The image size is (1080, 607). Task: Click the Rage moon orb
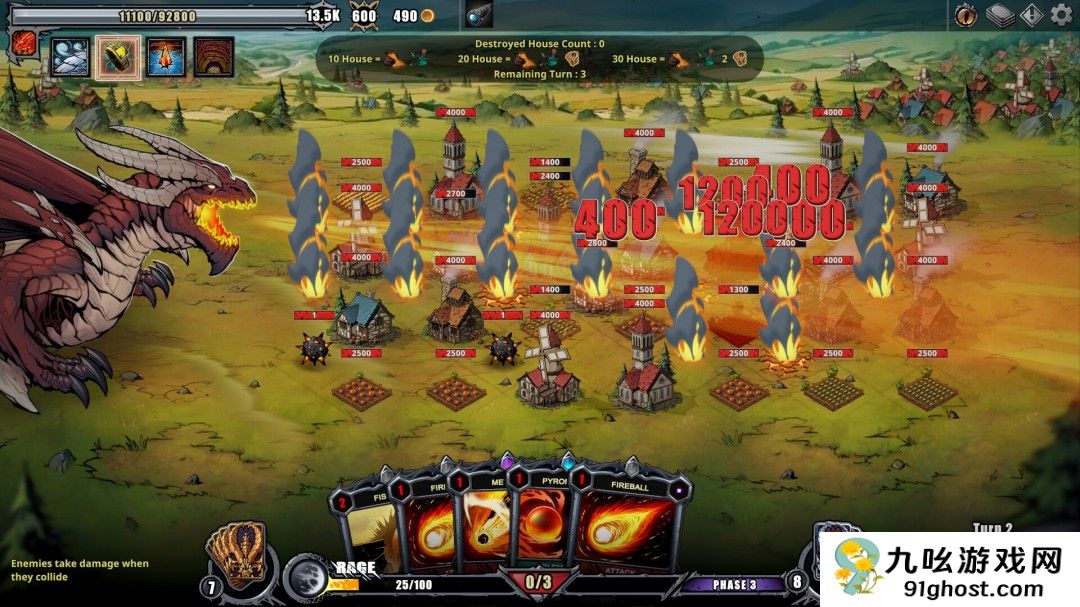pyautogui.click(x=305, y=577)
